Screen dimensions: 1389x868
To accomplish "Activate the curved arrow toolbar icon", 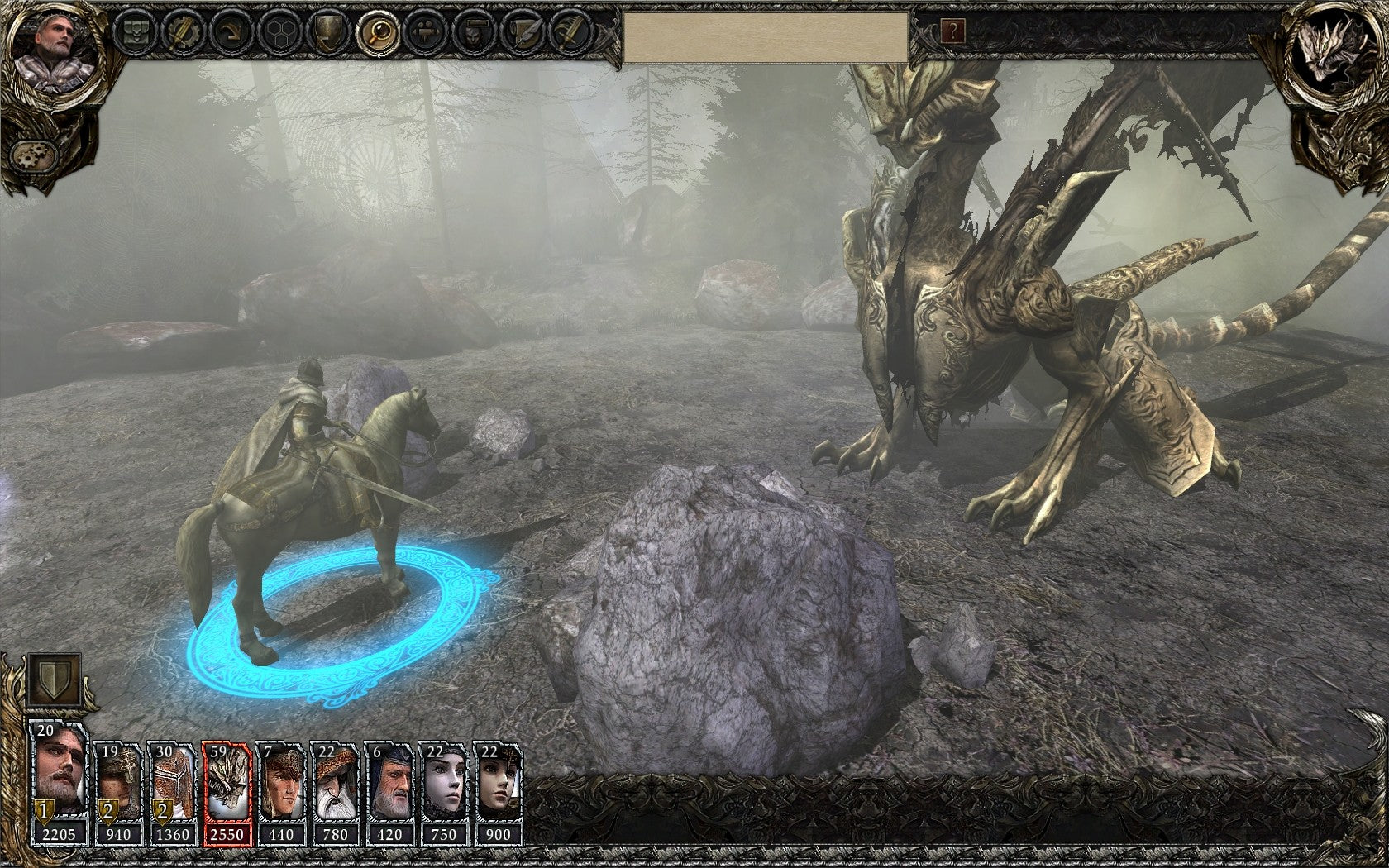I will pyautogui.click(x=231, y=33).
